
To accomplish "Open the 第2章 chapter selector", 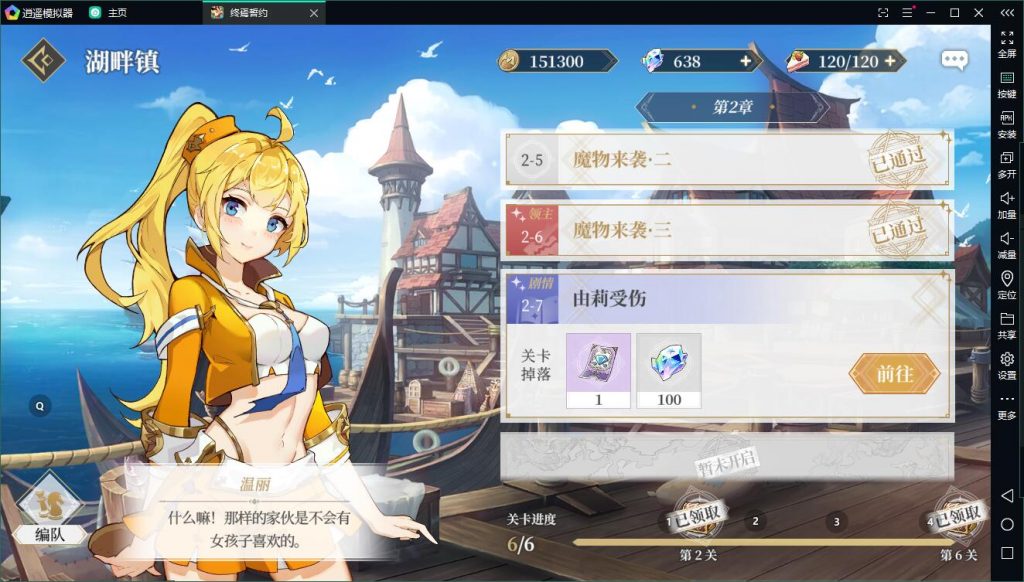I will click(x=733, y=107).
